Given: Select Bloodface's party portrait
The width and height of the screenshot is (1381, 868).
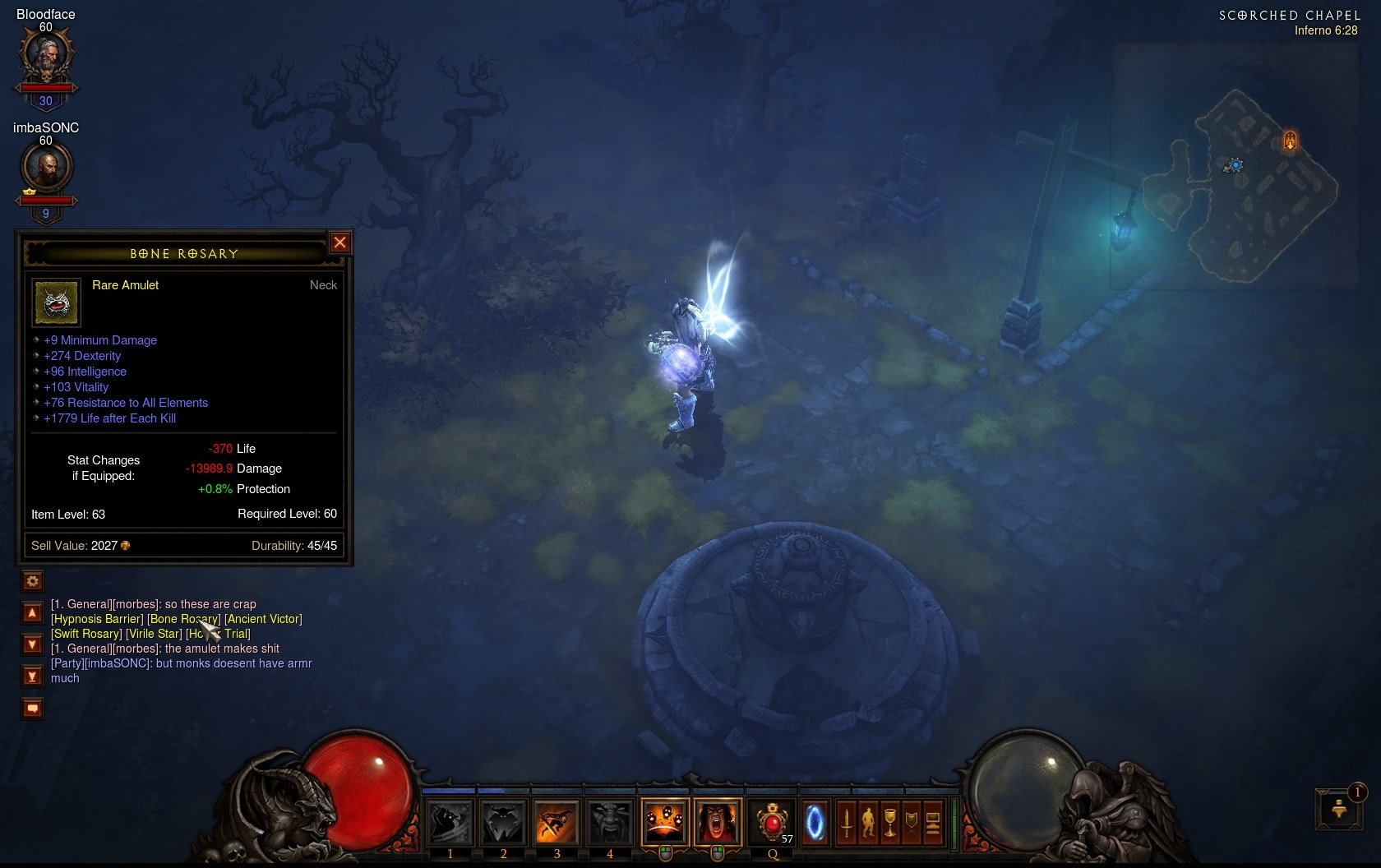Looking at the screenshot, I should point(46,56).
